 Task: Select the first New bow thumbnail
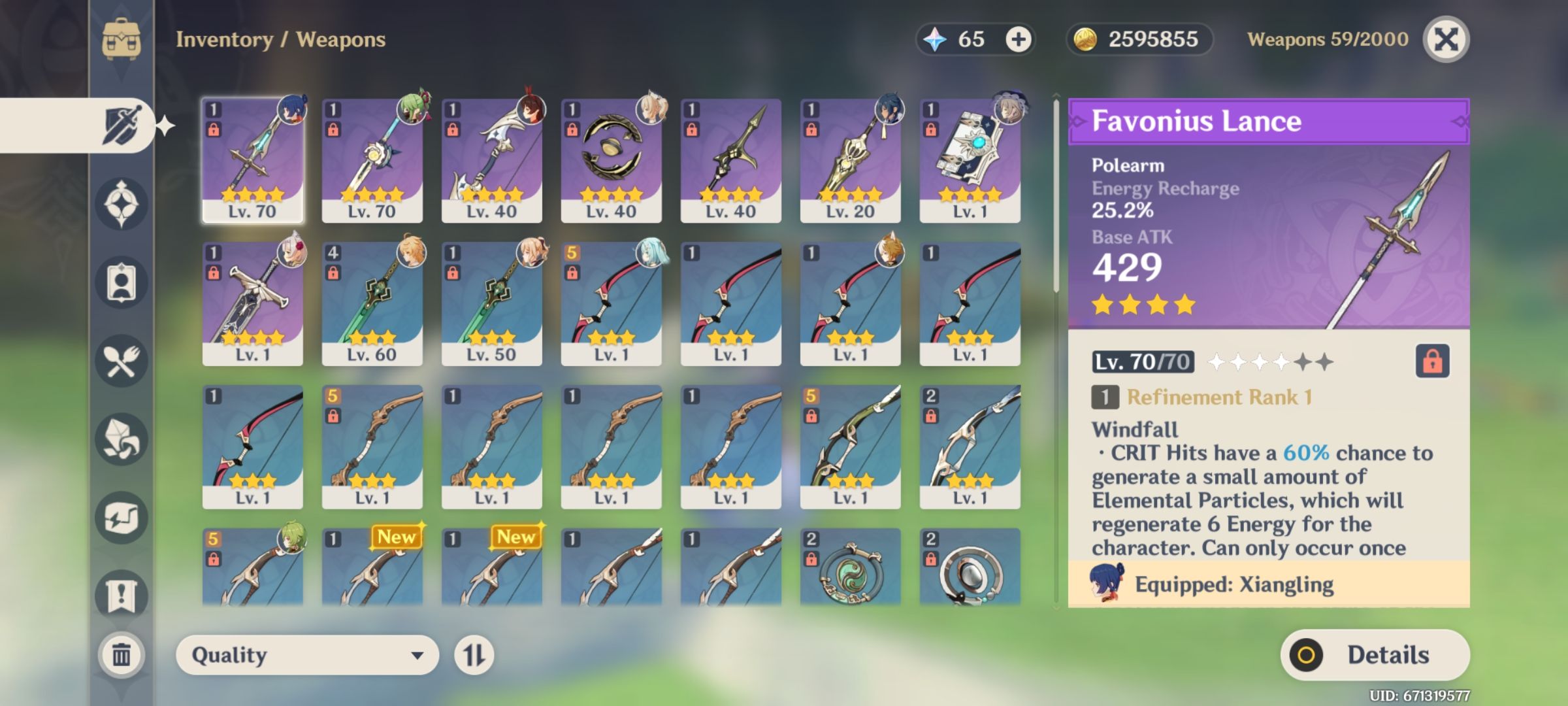coord(374,567)
